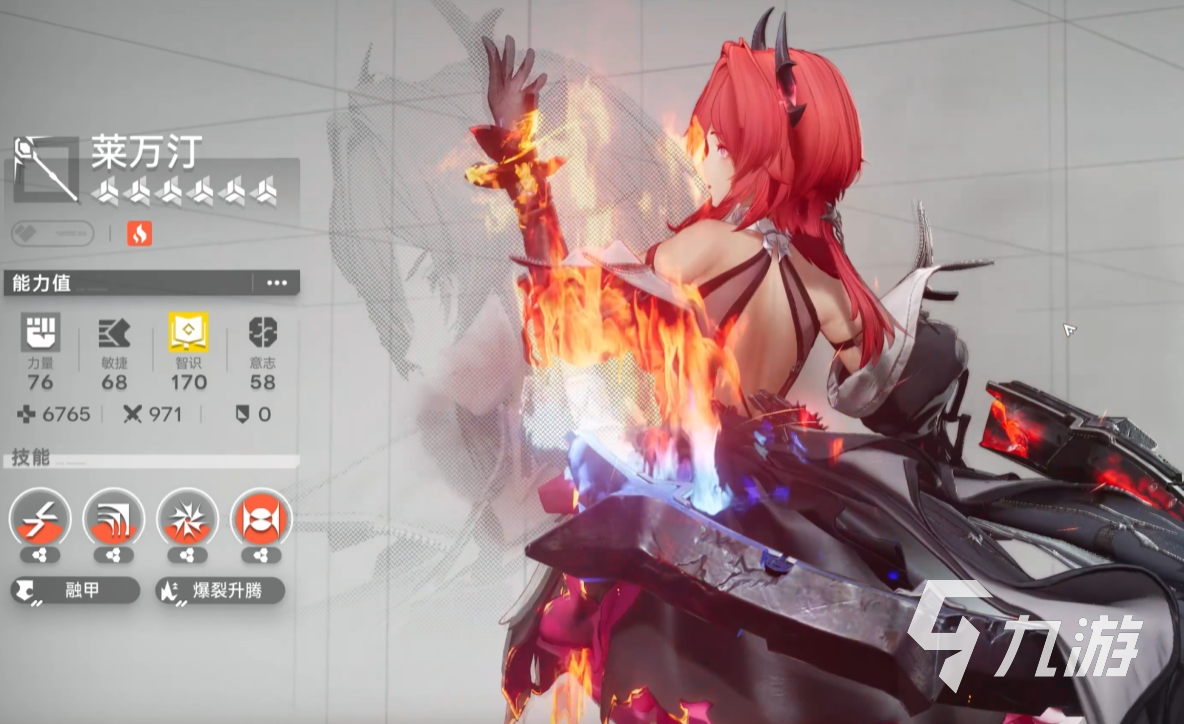Screen dimensions: 1184x724
Task: Click the heart-badge pill under the star row
Action: (x=52, y=234)
